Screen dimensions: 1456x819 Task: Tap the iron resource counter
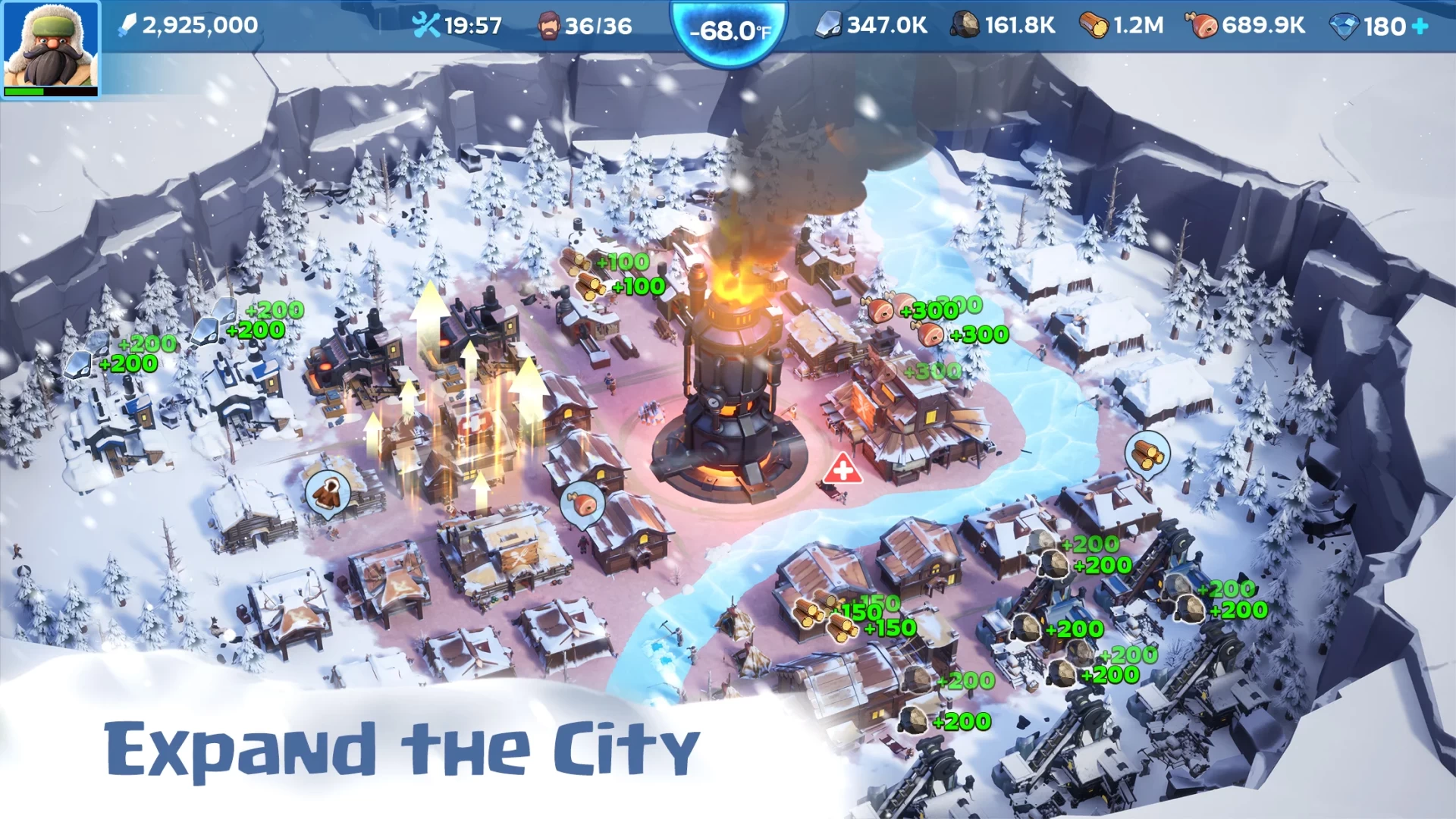pyautogui.click(x=871, y=26)
